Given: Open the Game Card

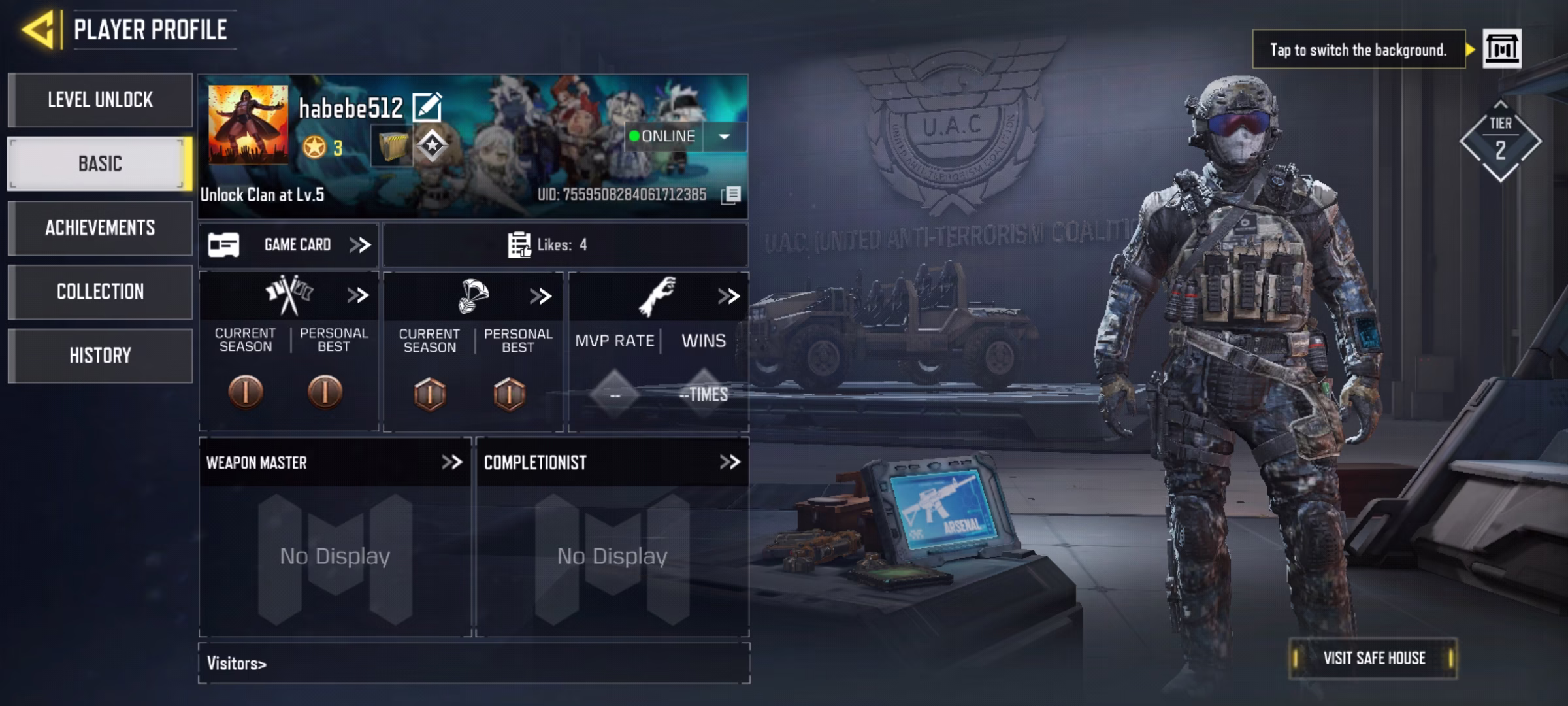Looking at the screenshot, I should [x=289, y=245].
